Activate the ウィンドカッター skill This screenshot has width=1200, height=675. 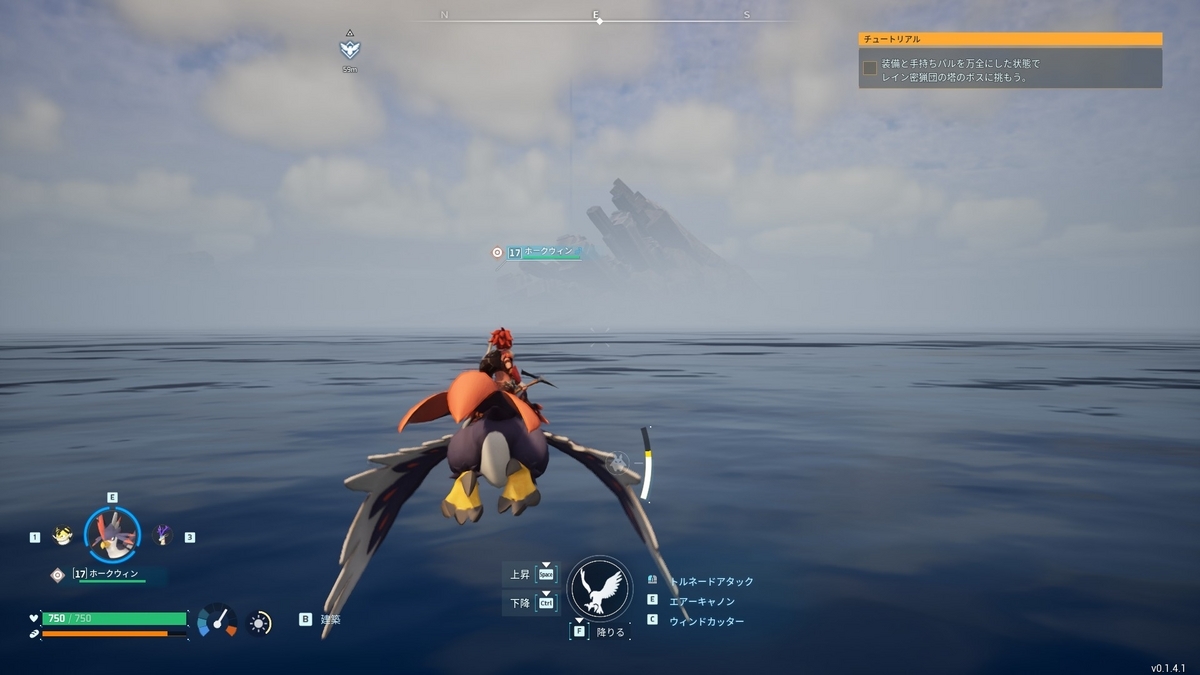706,621
